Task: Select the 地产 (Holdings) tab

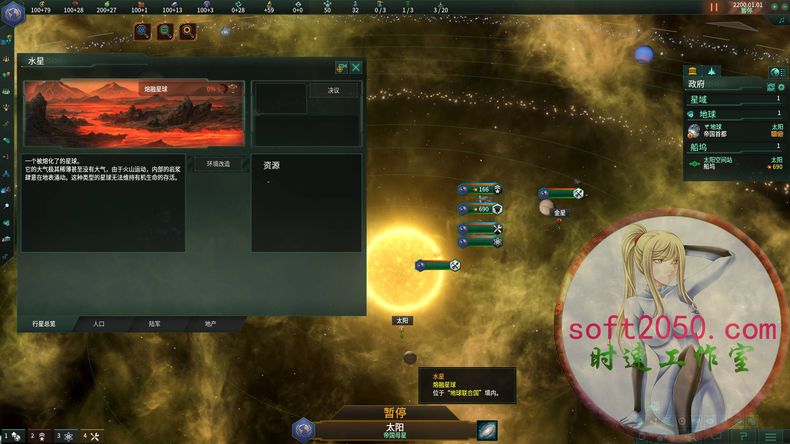Action: (211, 324)
